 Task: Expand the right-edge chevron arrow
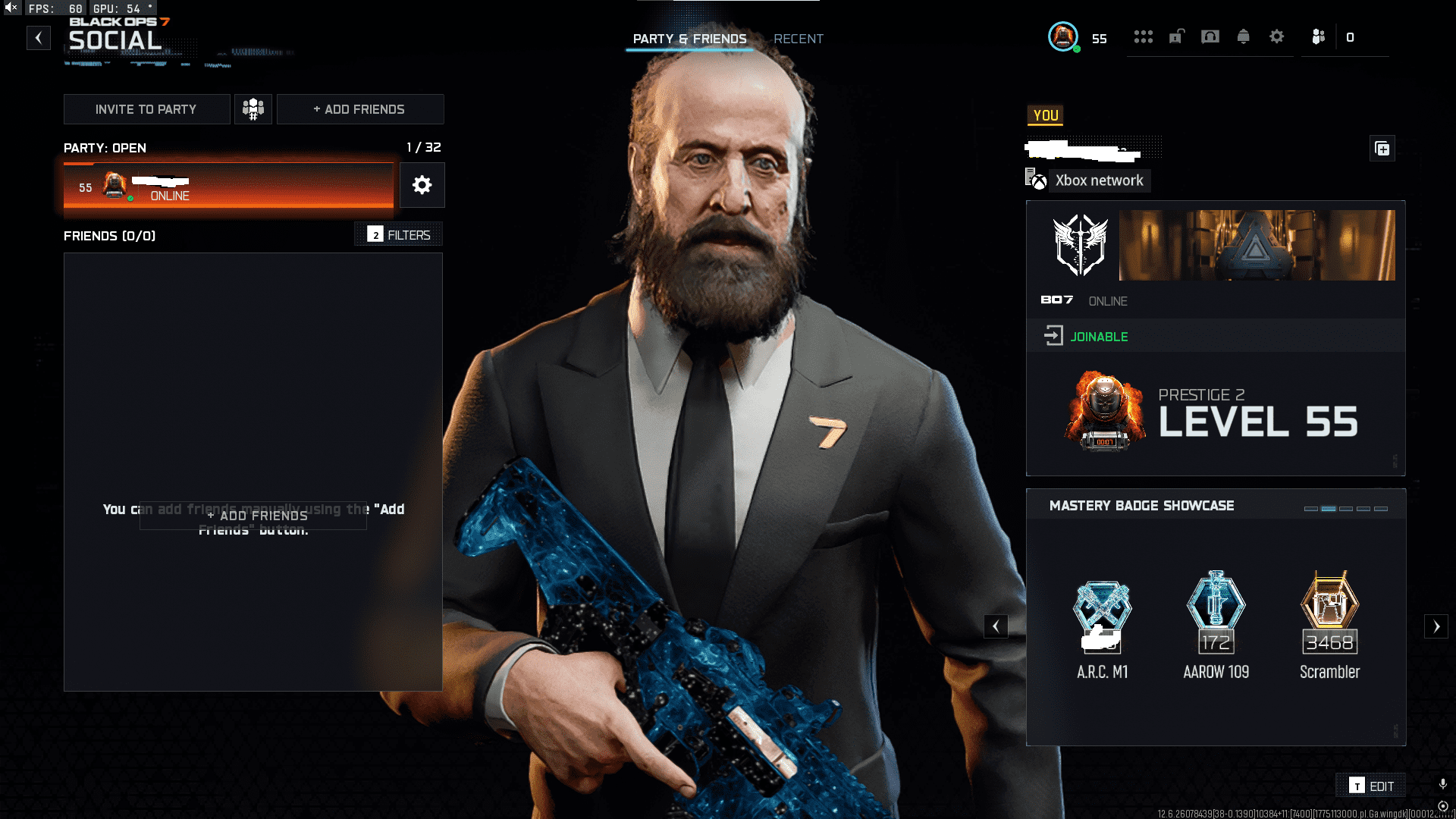tap(1436, 626)
